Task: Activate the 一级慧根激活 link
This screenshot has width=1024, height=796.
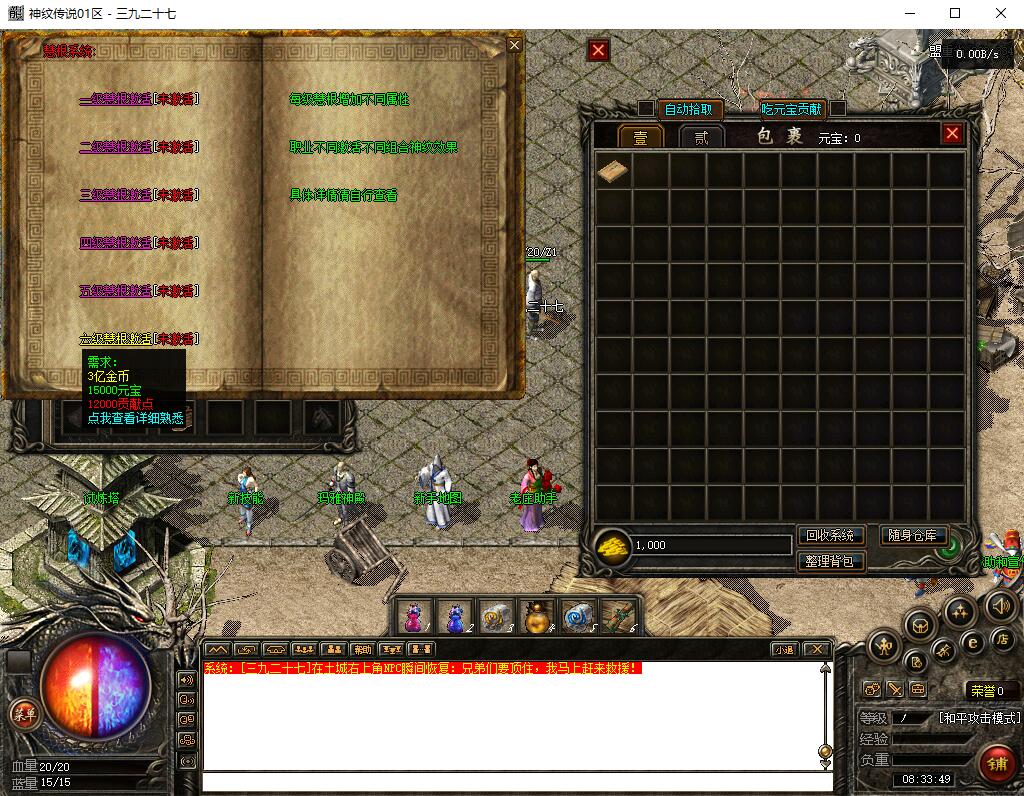Action: click(x=115, y=99)
